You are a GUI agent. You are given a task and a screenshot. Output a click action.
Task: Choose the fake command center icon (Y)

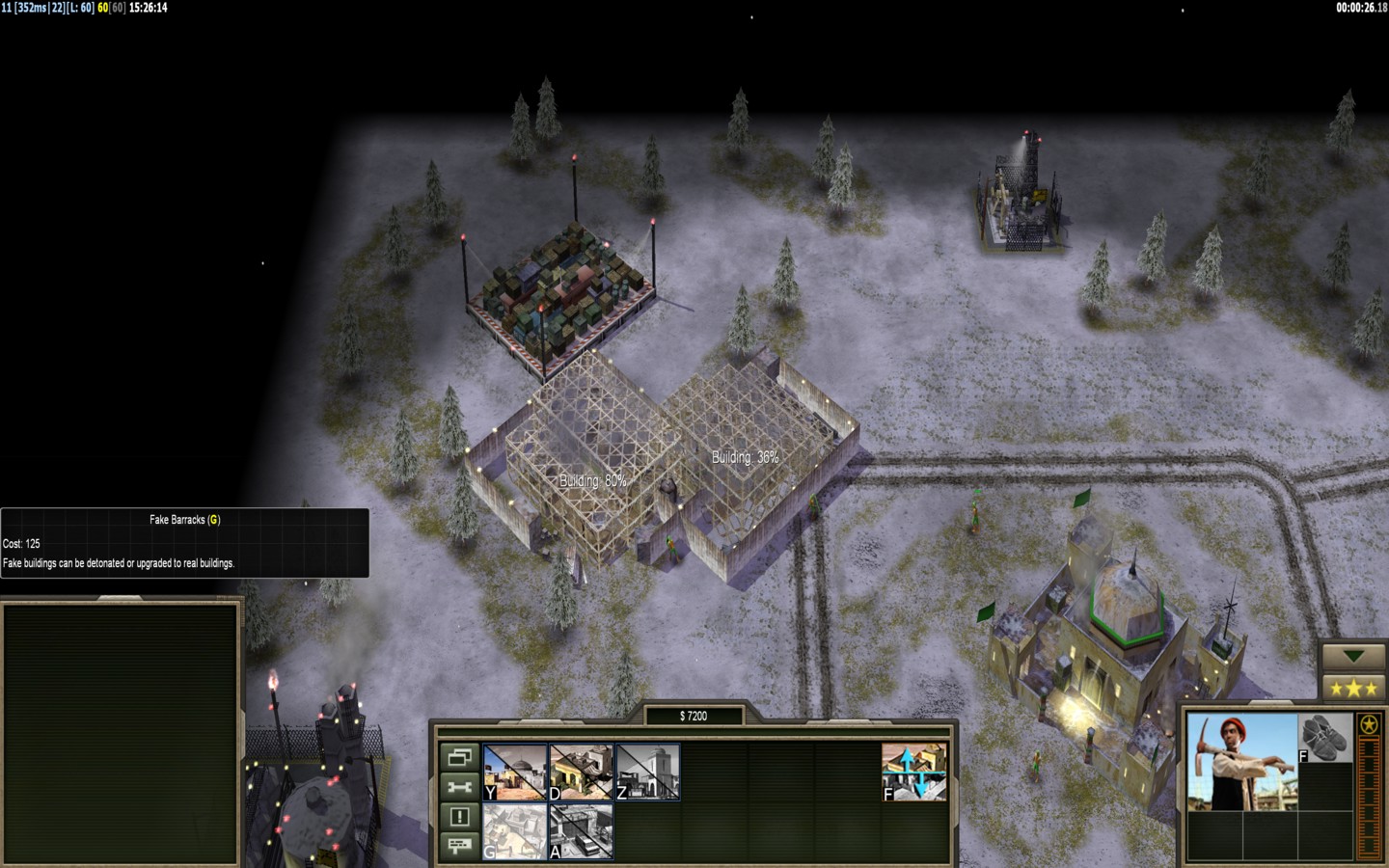(x=515, y=772)
